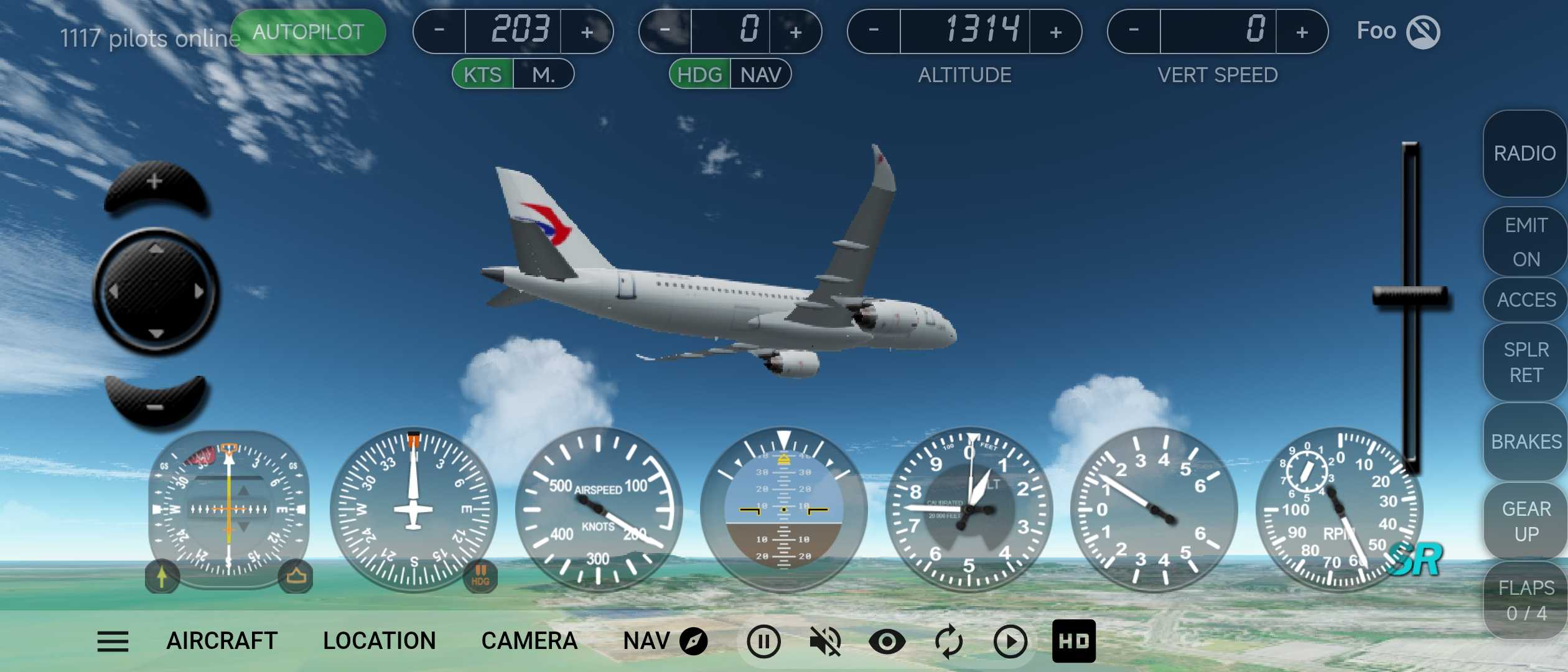
Task: Open the AIRCRAFT selection menu
Action: pos(222,641)
